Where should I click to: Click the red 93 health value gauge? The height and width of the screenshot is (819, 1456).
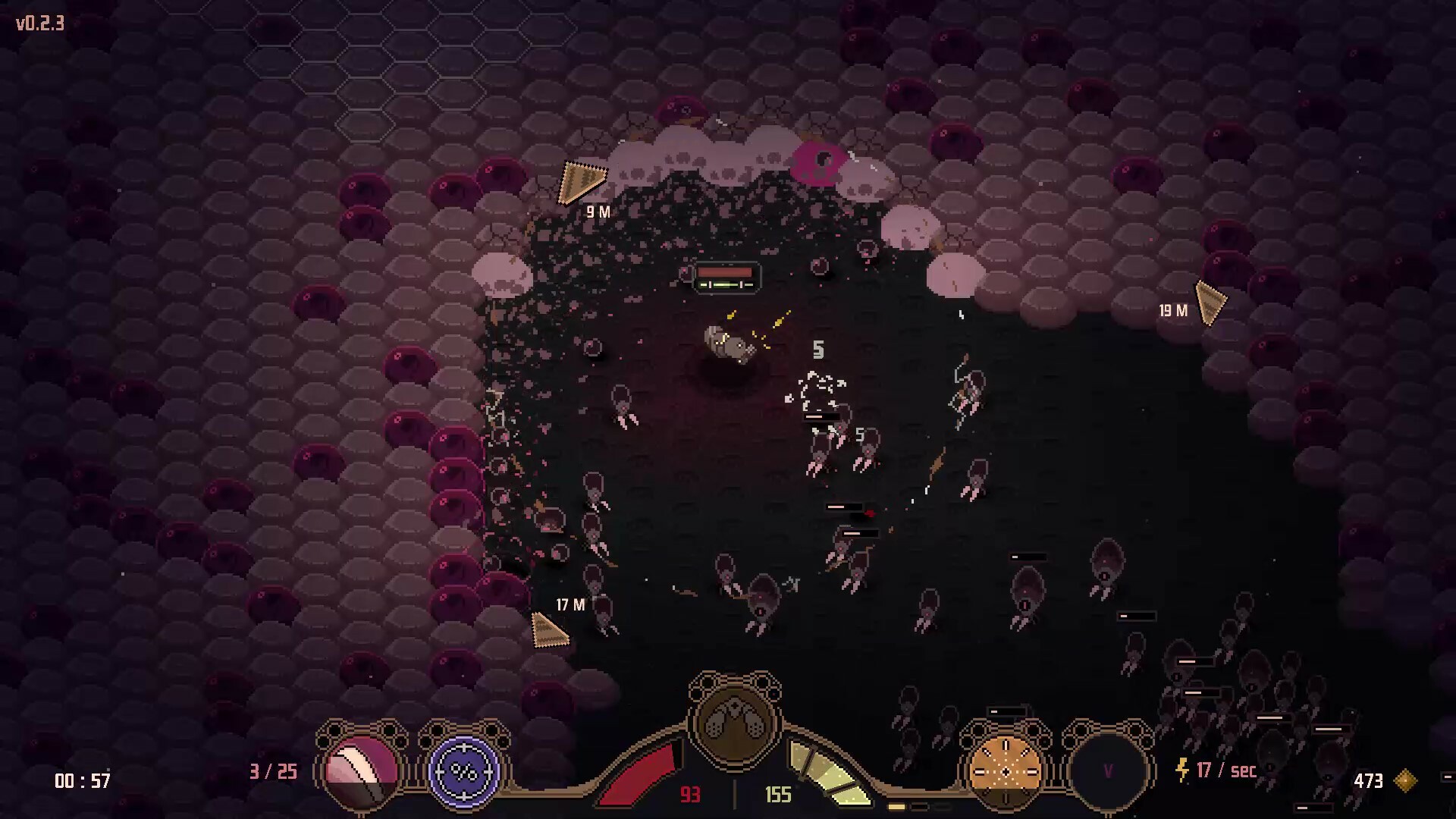690,795
